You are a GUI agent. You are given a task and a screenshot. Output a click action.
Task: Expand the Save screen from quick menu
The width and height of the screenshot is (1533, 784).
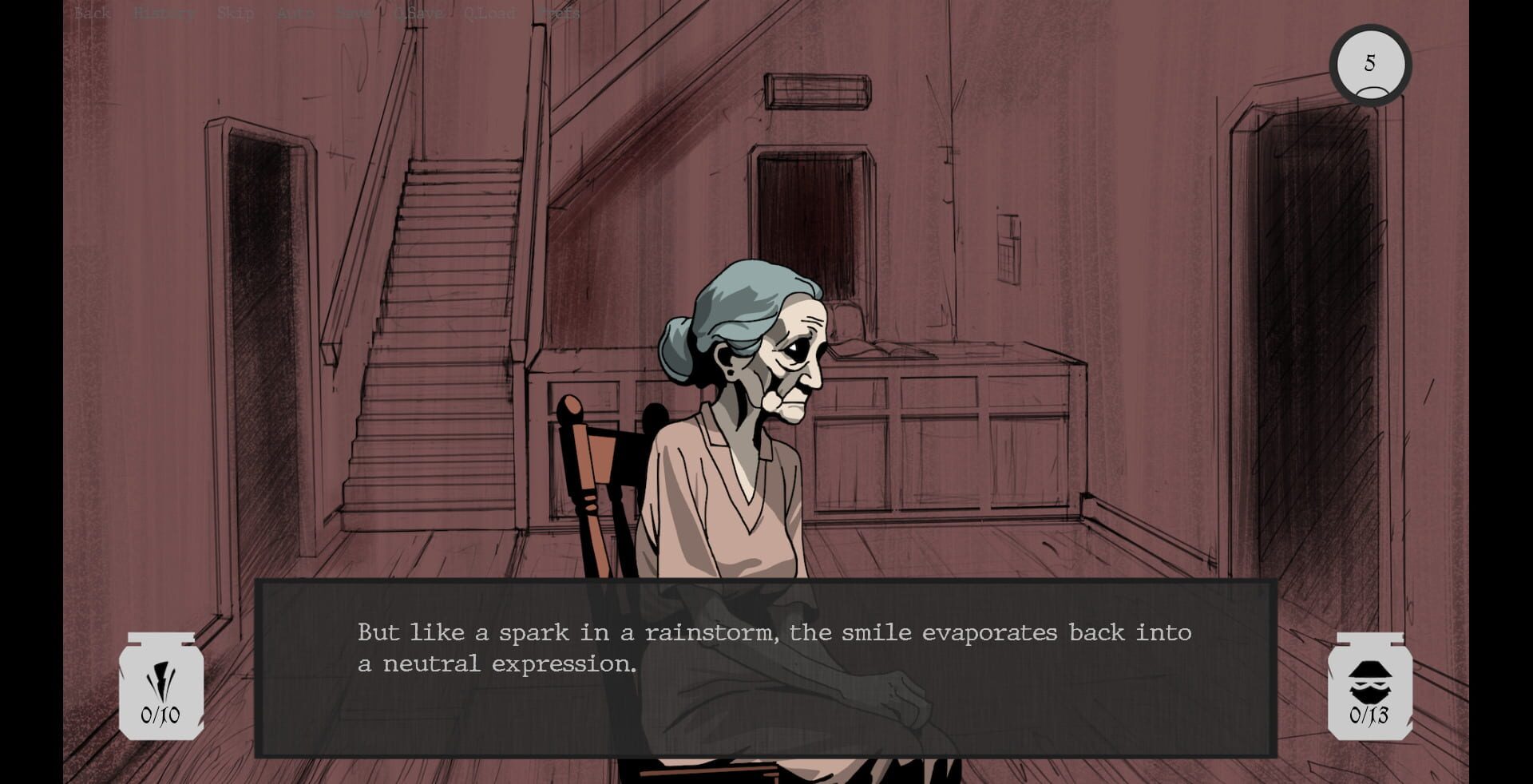(351, 13)
